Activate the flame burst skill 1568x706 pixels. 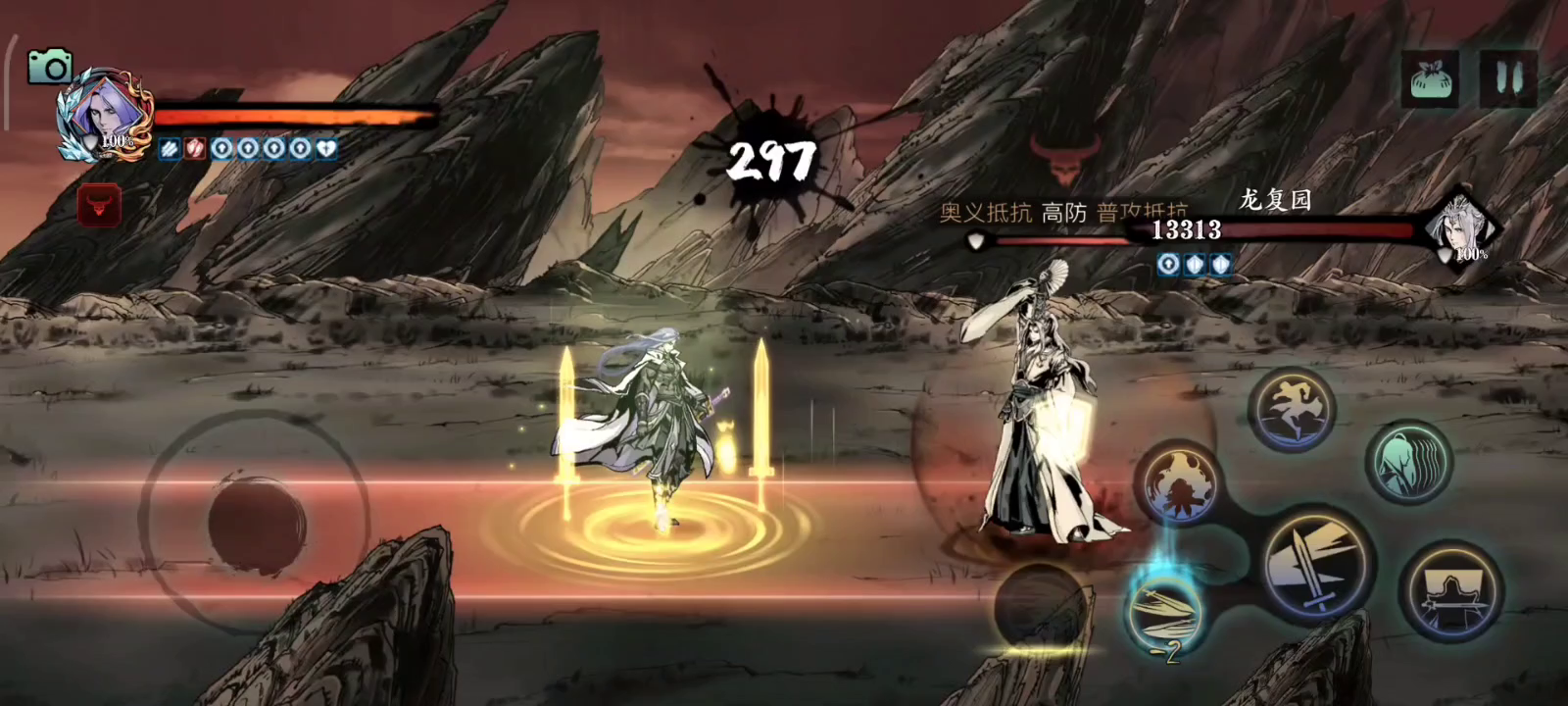1181,483
